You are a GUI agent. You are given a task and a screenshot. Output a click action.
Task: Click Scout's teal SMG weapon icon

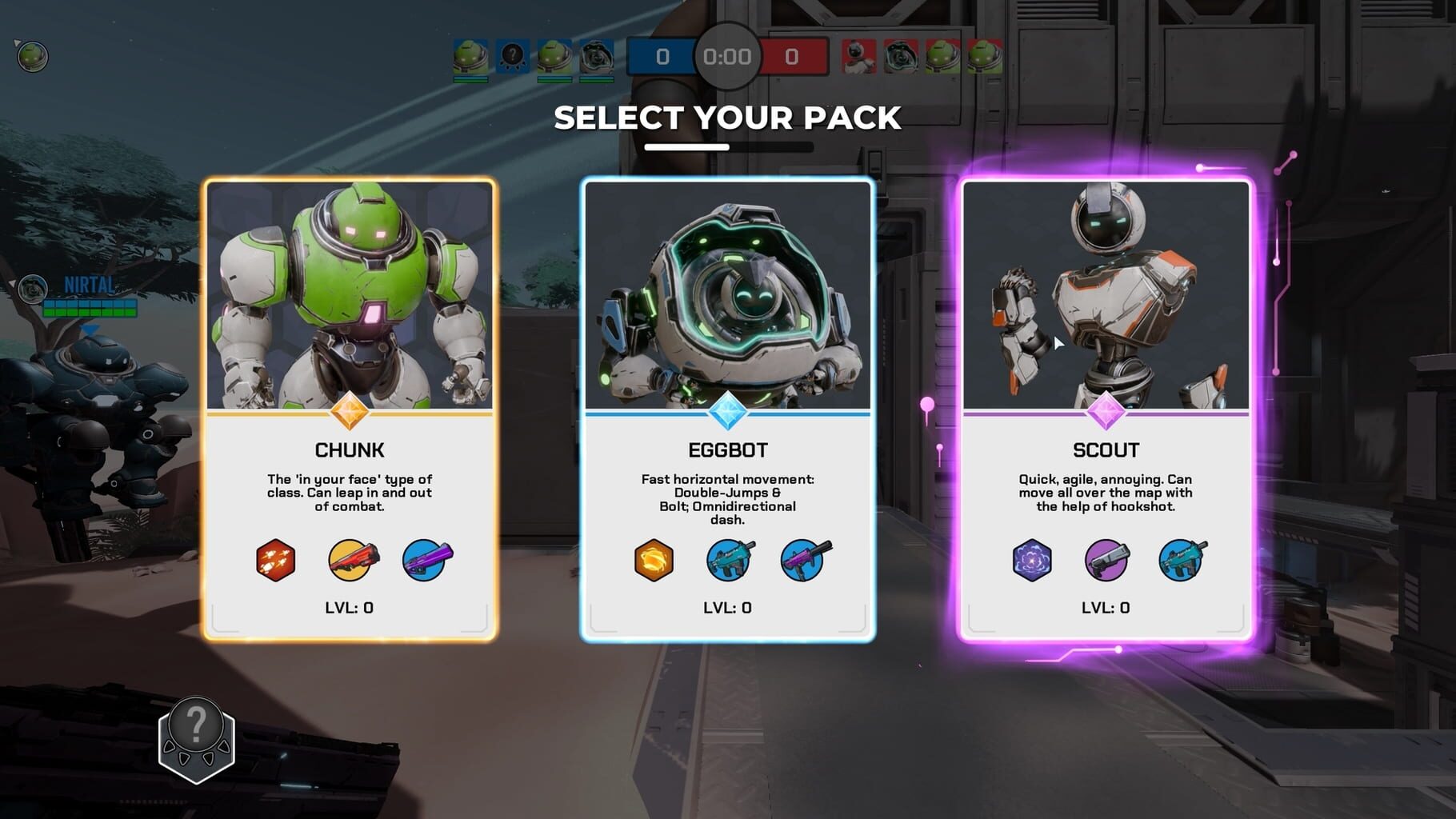1182,561
